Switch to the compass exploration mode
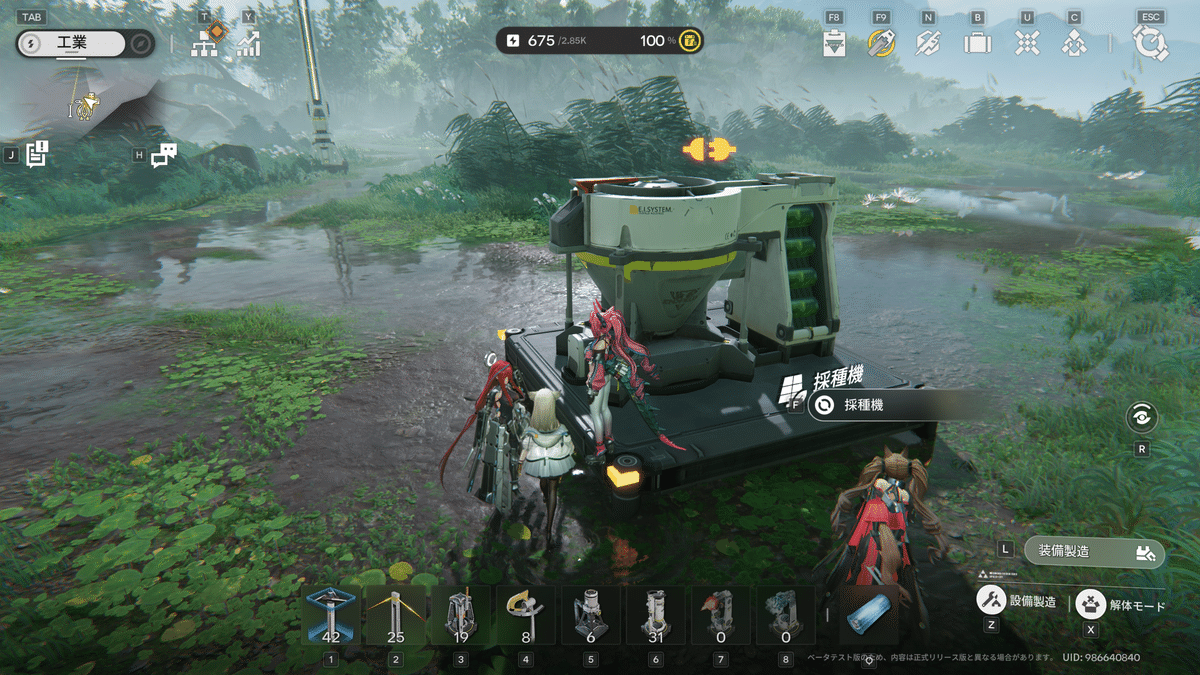The image size is (1200, 675). pos(141,44)
